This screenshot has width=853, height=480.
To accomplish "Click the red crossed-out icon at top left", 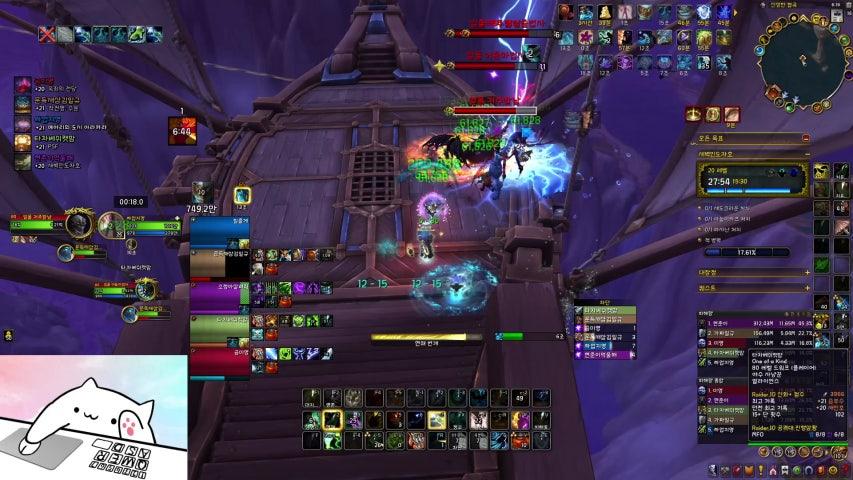I will point(47,34).
